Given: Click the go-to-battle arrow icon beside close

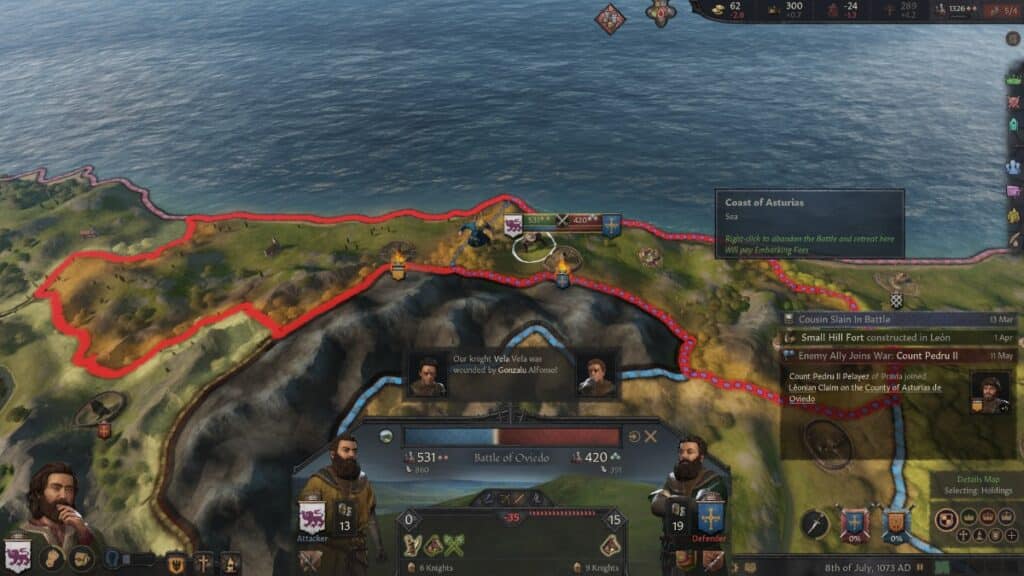Looking at the screenshot, I should (634, 437).
